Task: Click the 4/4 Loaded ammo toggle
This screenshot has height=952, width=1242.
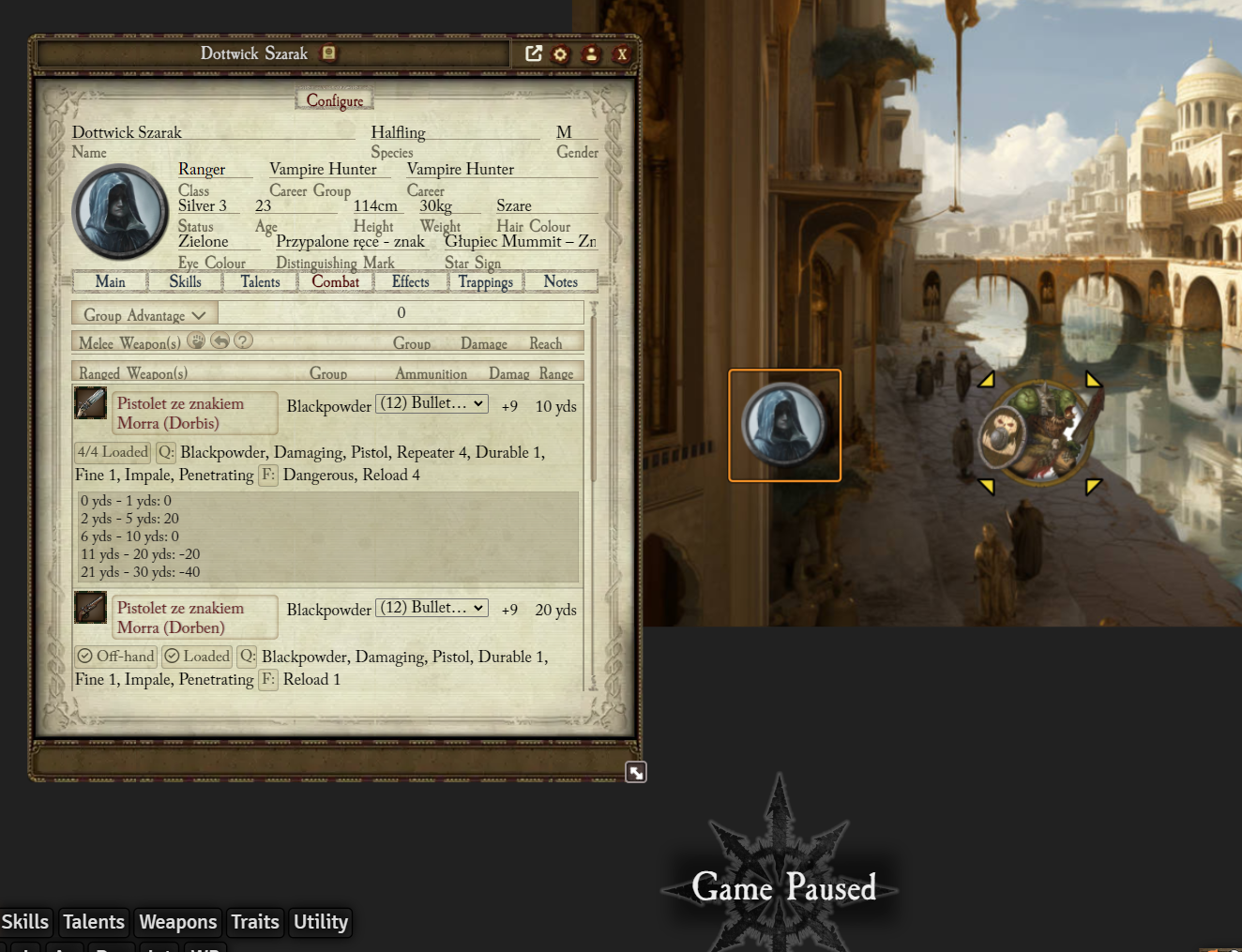Action: (112, 452)
